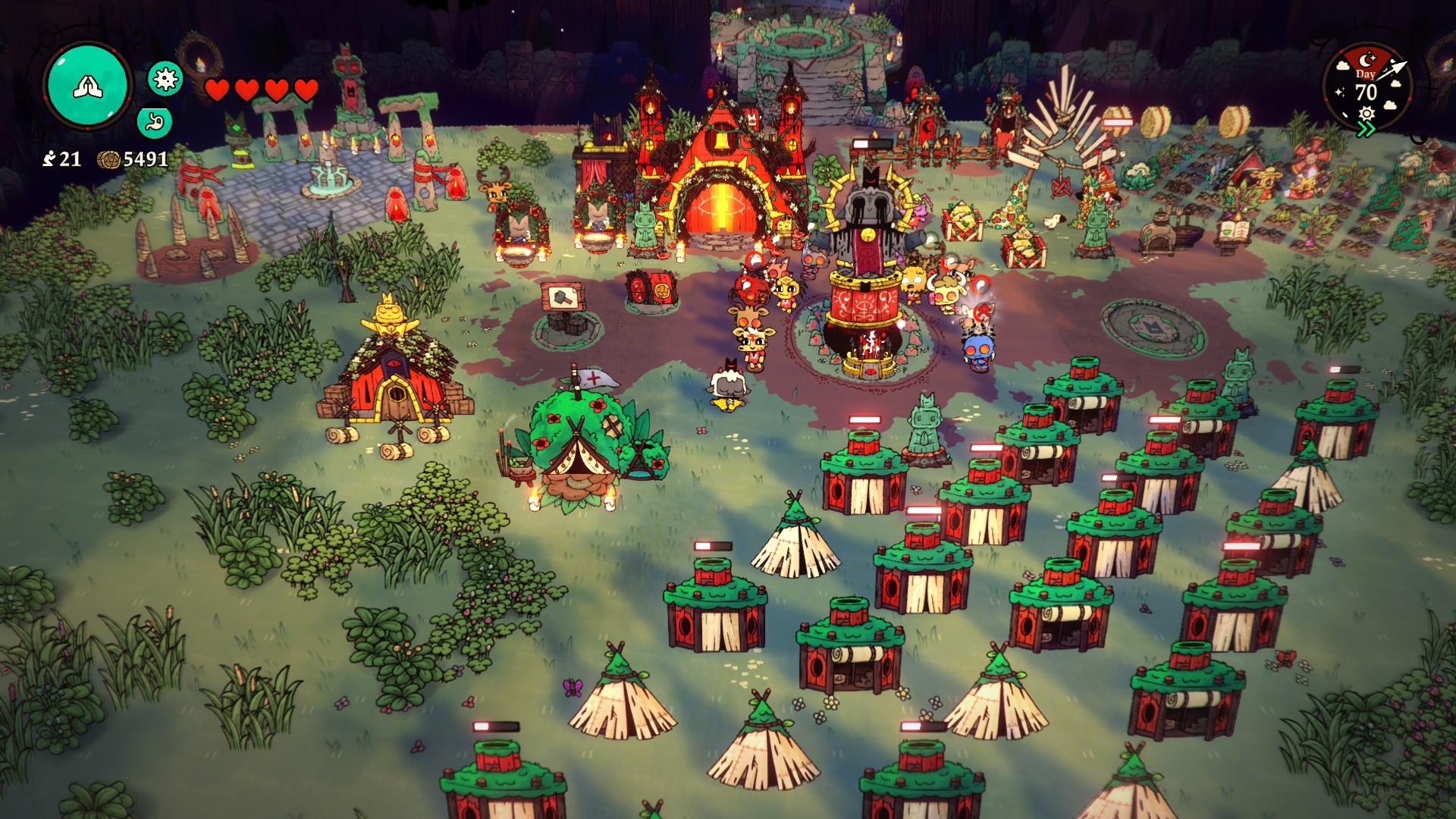Open the follower count icon
This screenshot has height=819, width=1456.
(49, 158)
